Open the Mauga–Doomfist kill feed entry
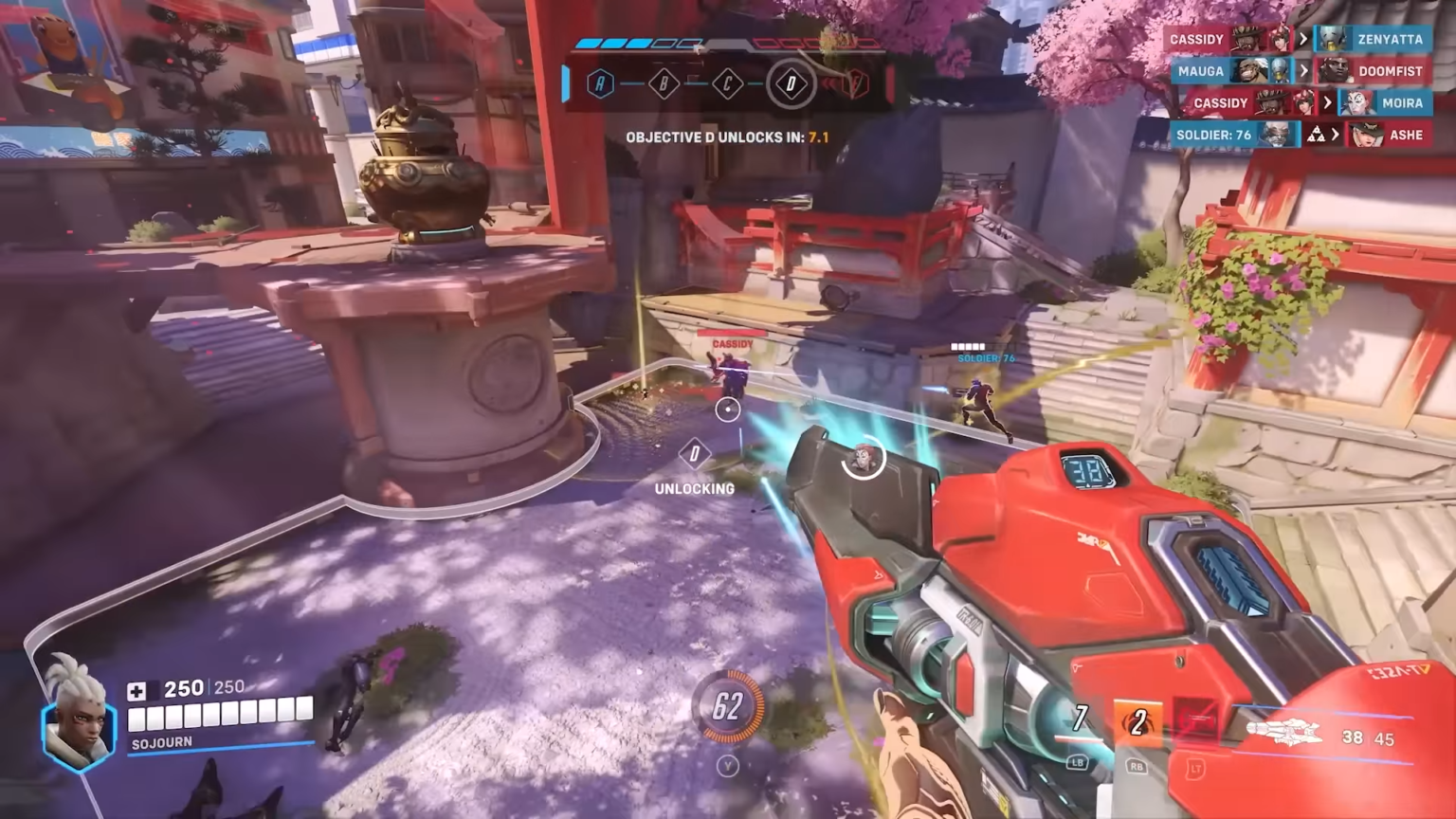 tap(1300, 71)
